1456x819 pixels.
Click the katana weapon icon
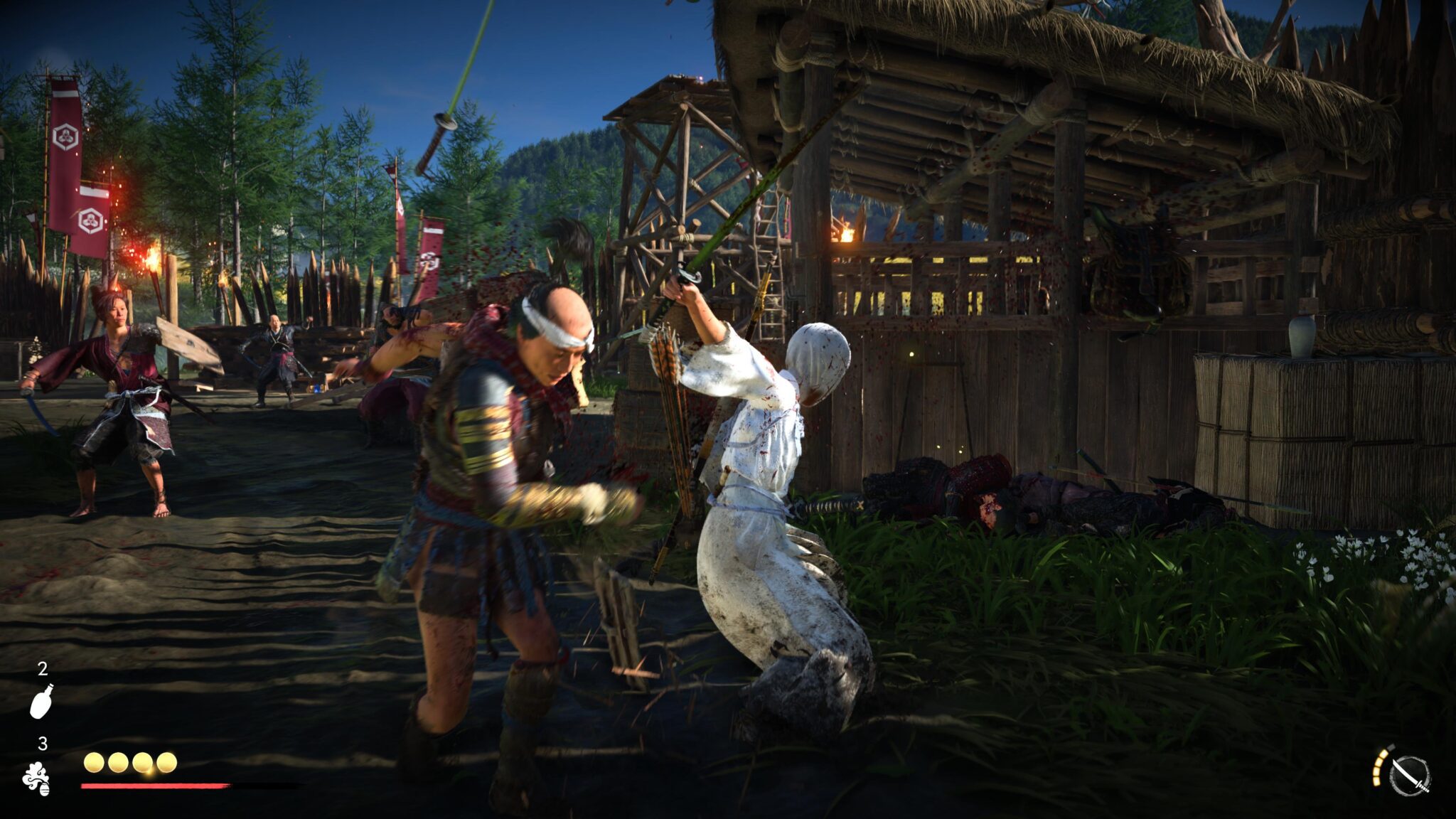(1409, 776)
